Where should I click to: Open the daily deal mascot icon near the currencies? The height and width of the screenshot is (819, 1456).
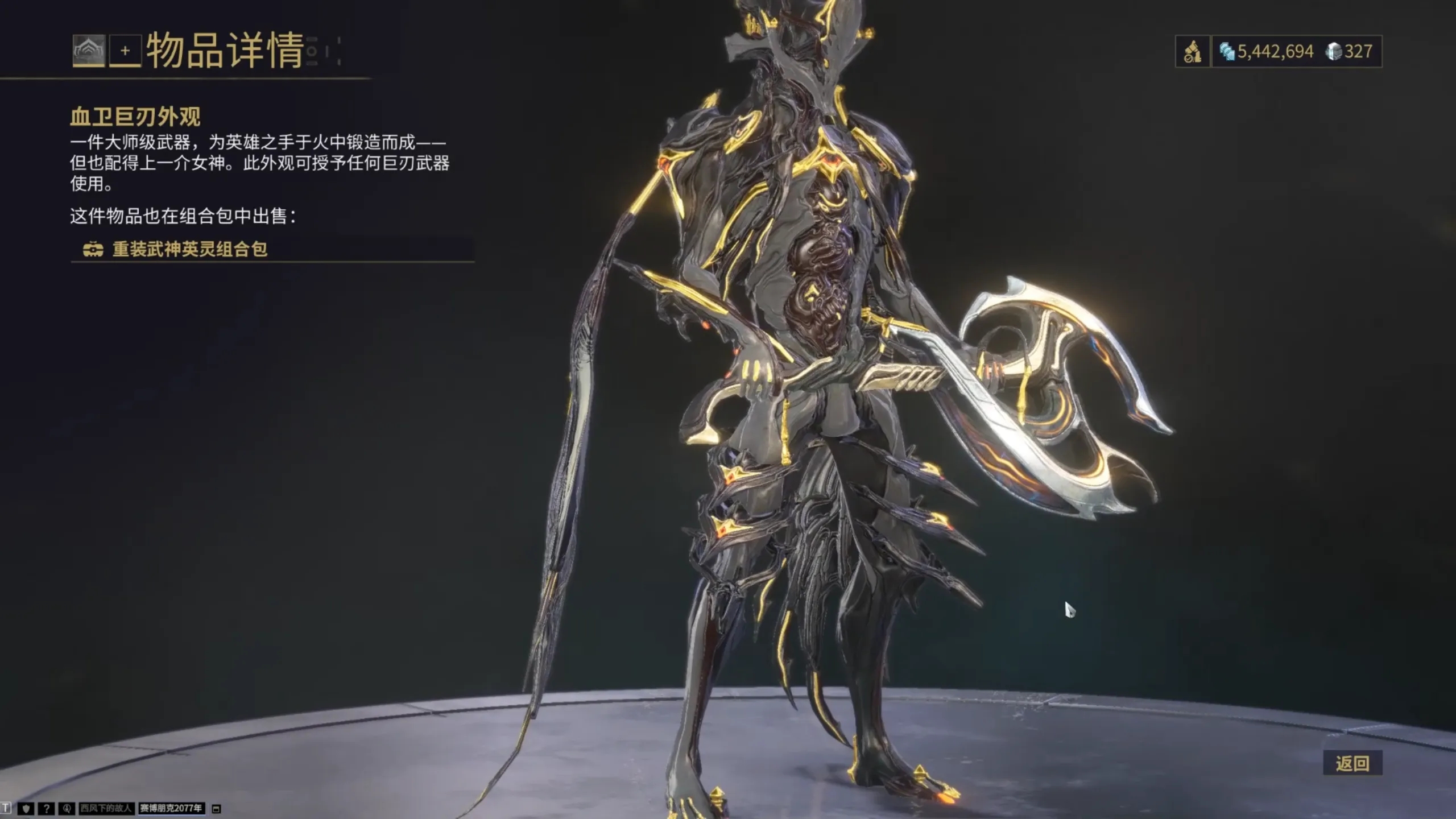[1193, 52]
